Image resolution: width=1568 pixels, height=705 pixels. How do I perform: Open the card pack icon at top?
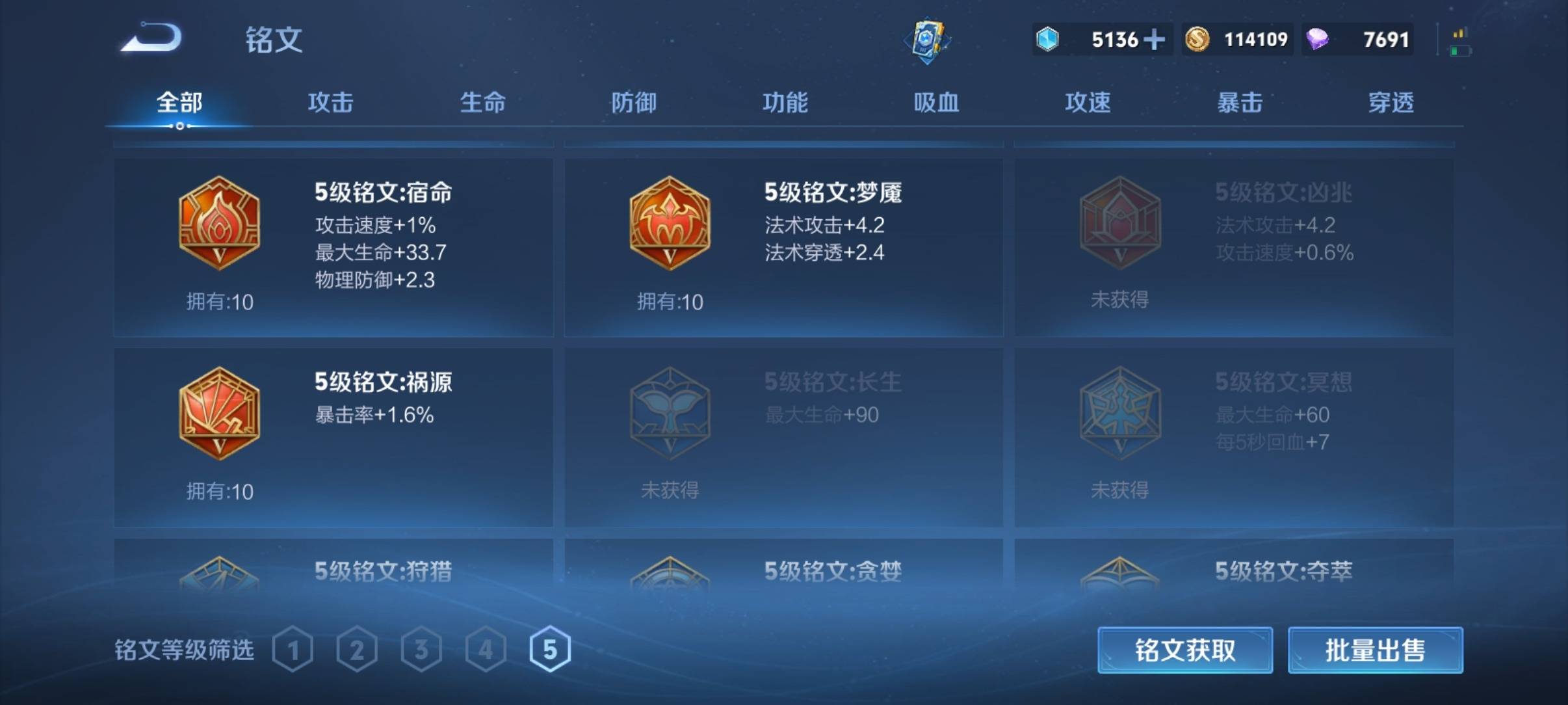coord(926,40)
